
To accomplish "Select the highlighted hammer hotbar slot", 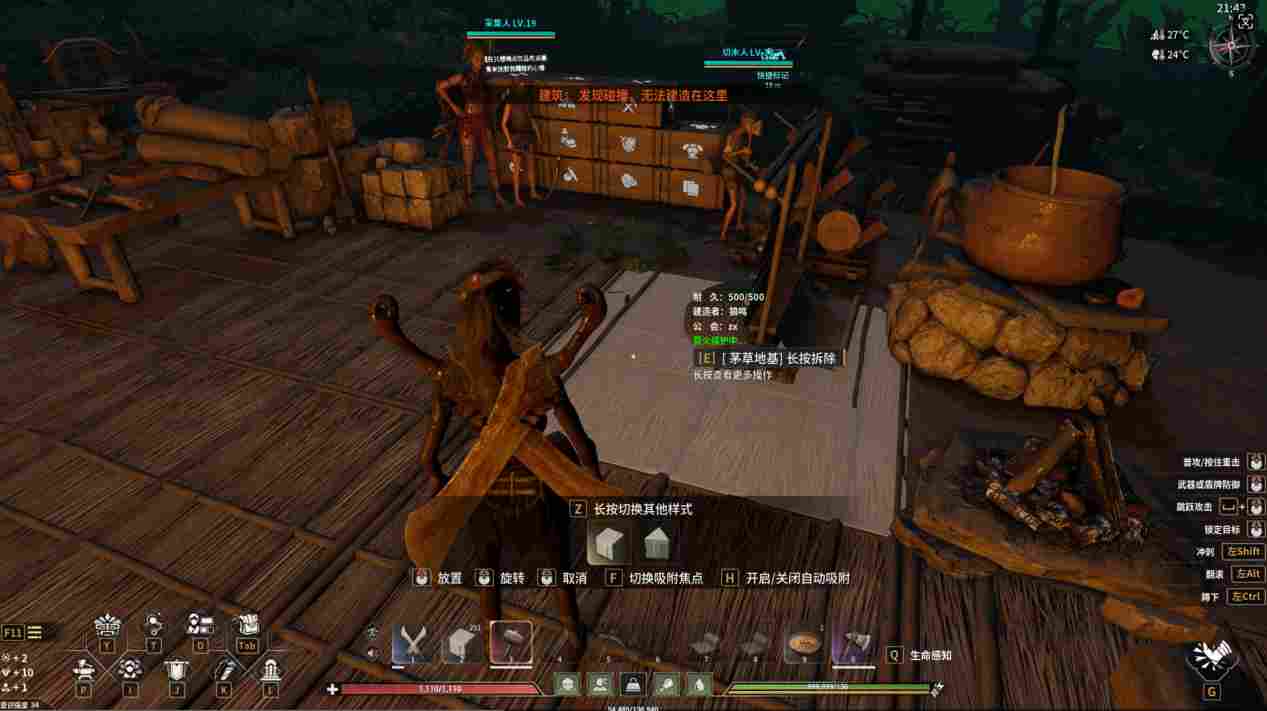I will 511,643.
